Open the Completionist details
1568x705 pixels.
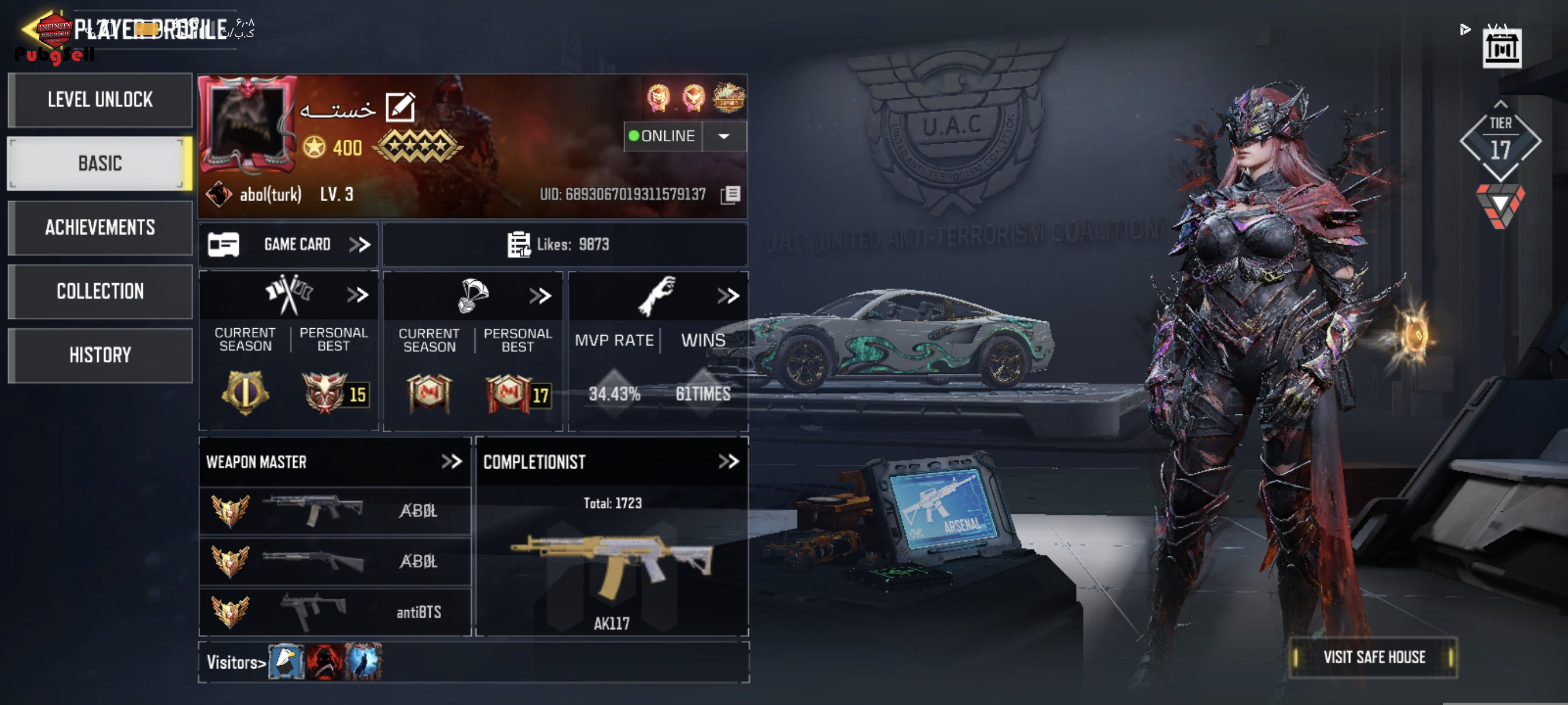(728, 462)
